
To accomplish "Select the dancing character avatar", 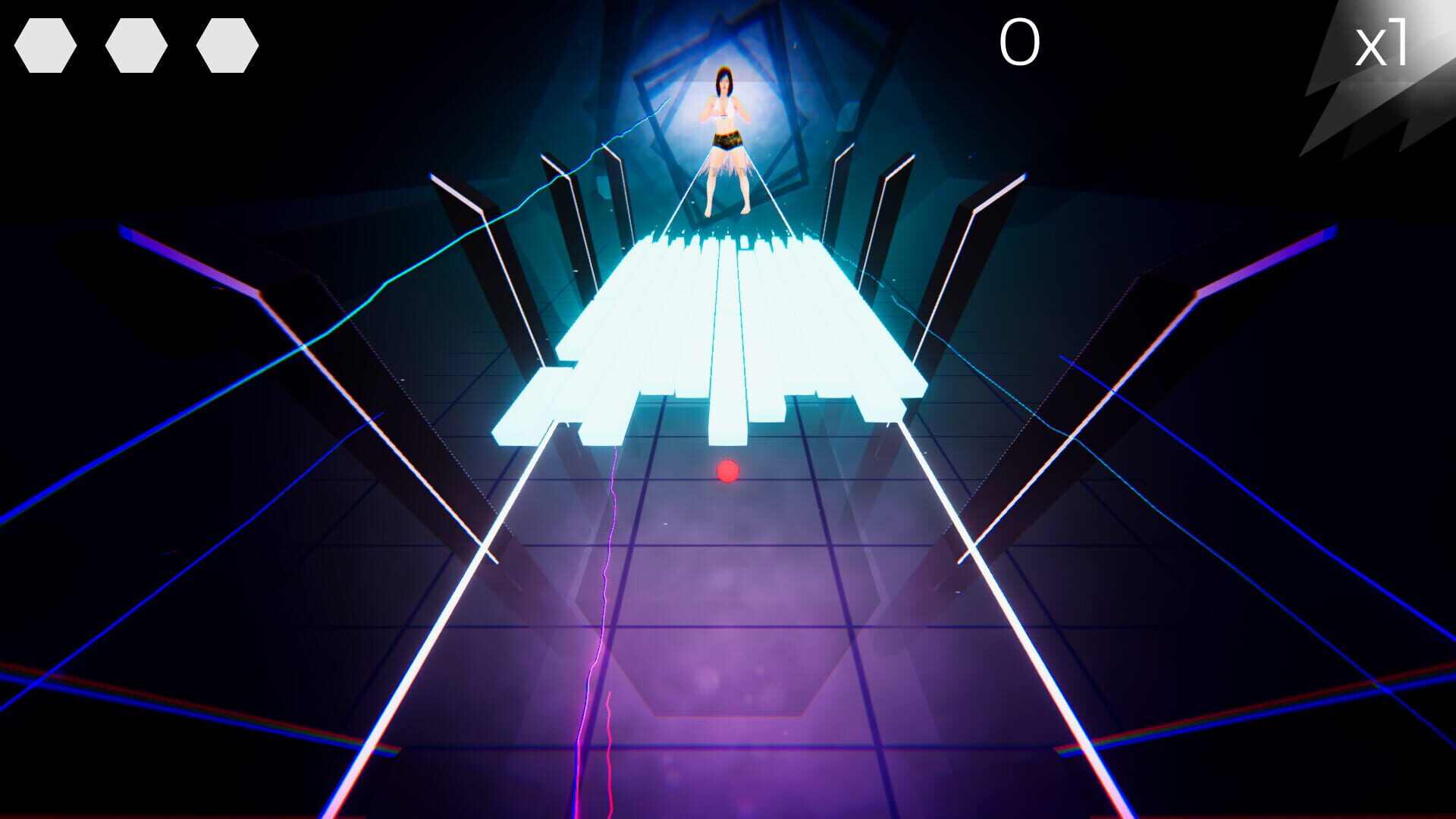I will [724, 136].
